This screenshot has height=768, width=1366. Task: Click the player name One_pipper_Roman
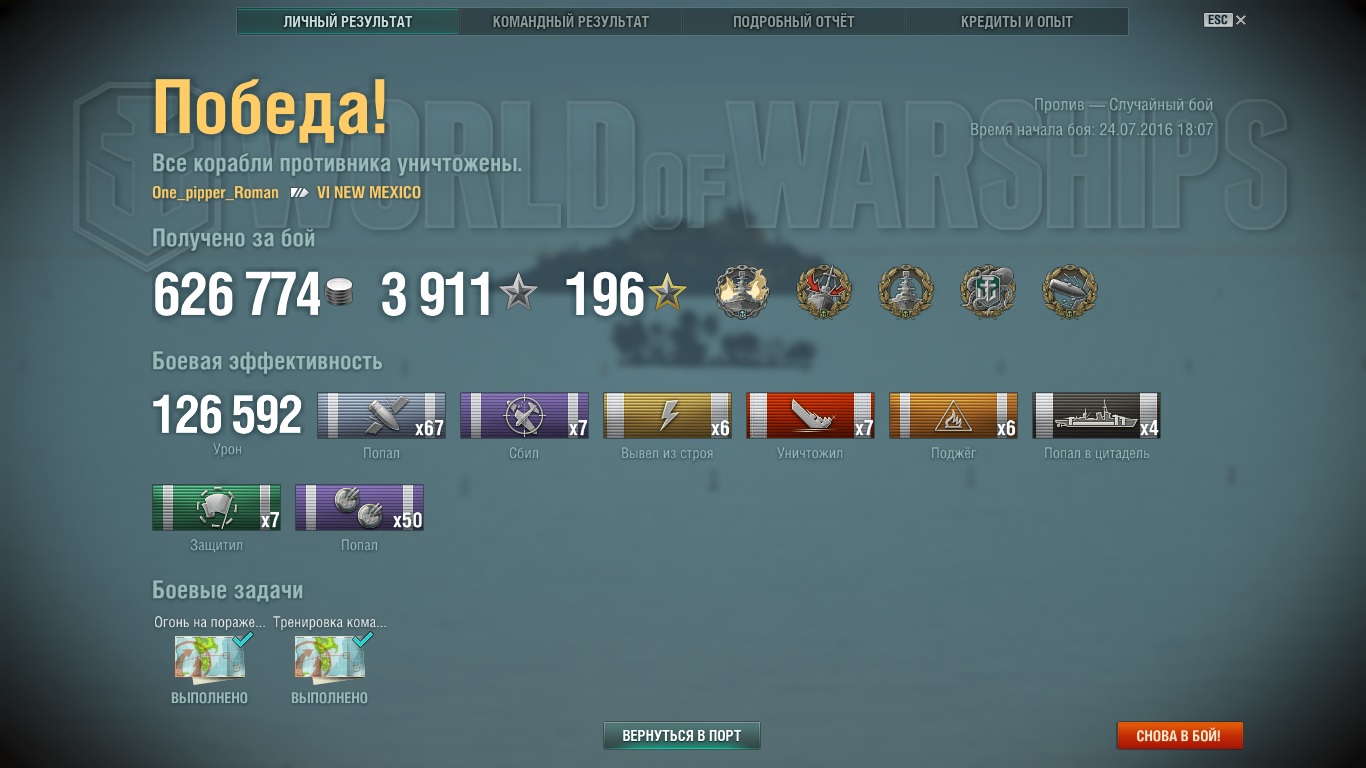(x=215, y=192)
